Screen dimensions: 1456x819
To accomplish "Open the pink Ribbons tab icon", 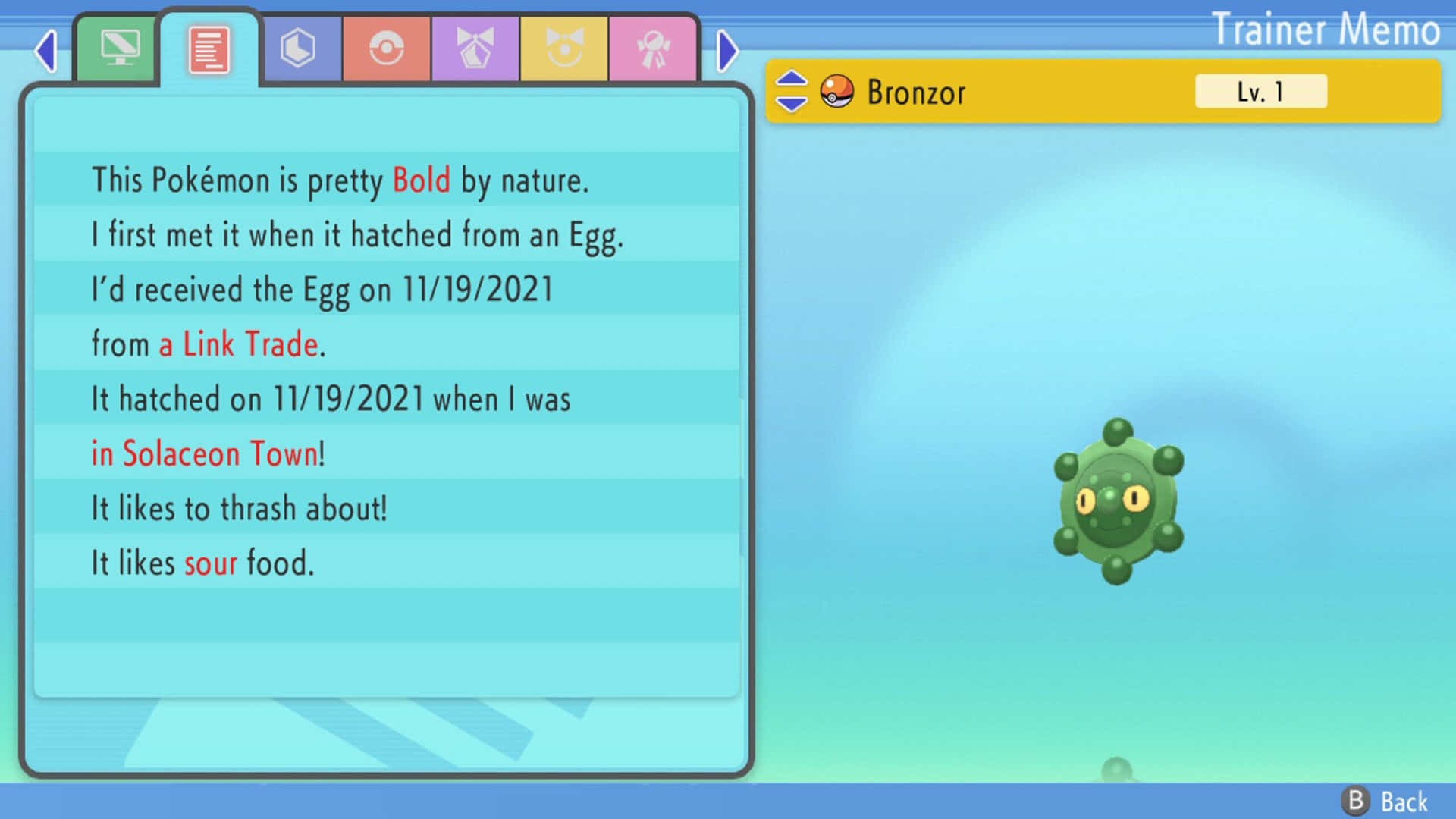I will (652, 48).
